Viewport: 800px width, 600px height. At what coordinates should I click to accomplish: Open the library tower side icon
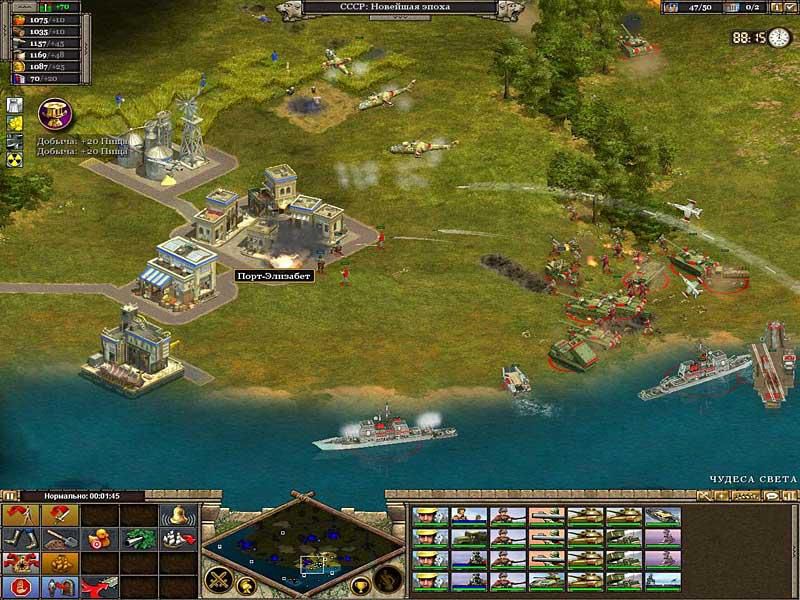pos(16,104)
